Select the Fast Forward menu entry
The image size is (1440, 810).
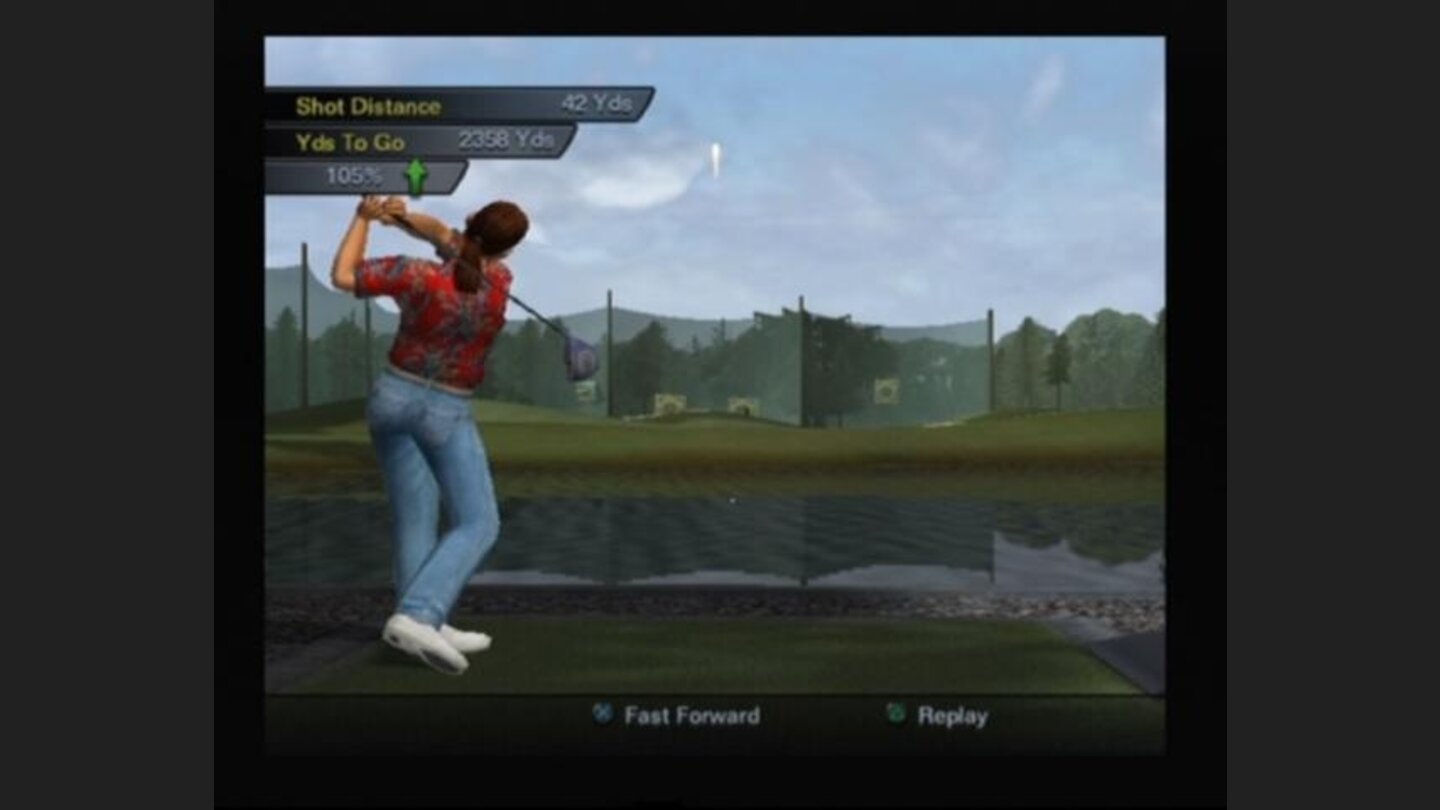click(x=670, y=715)
